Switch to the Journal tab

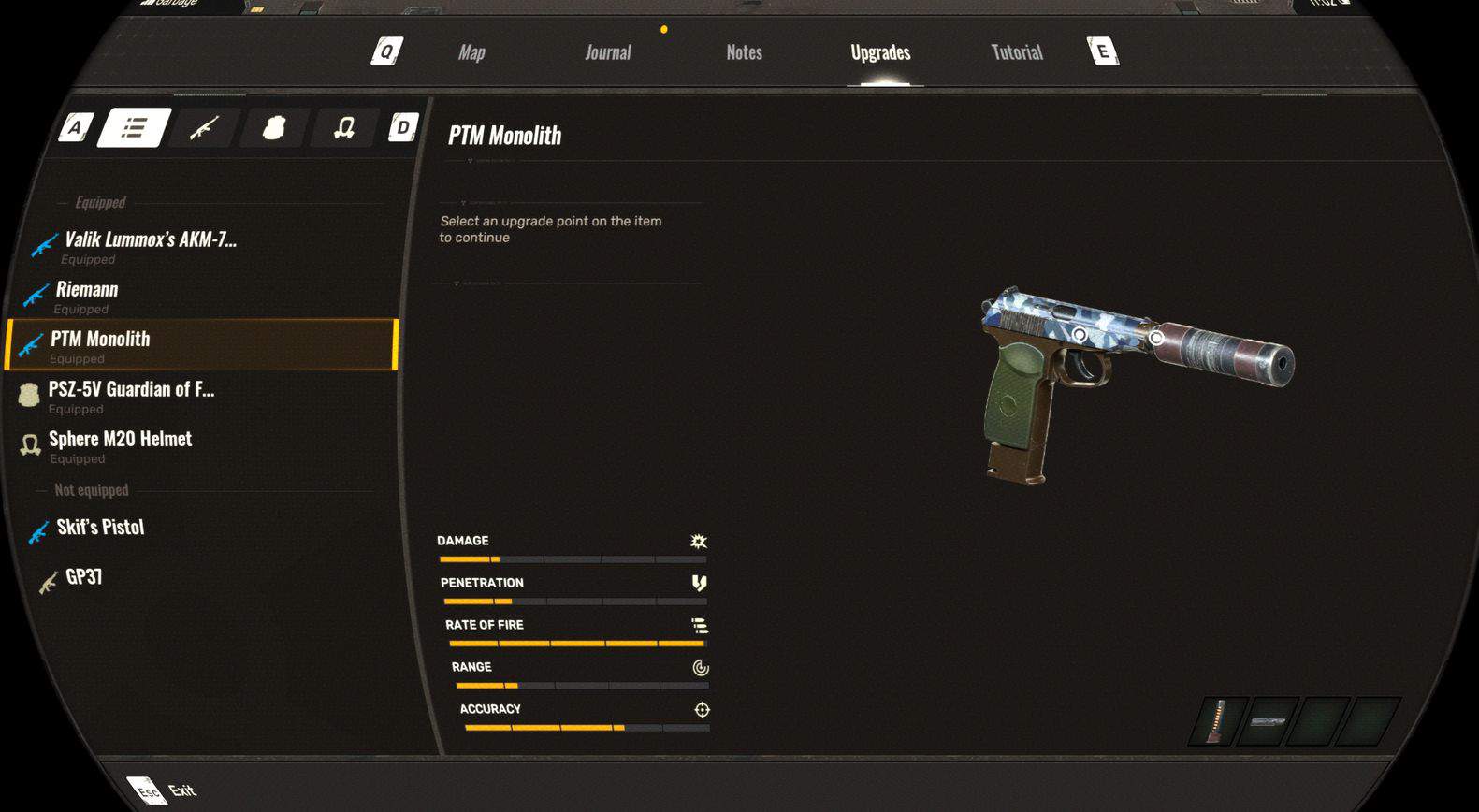coord(608,52)
